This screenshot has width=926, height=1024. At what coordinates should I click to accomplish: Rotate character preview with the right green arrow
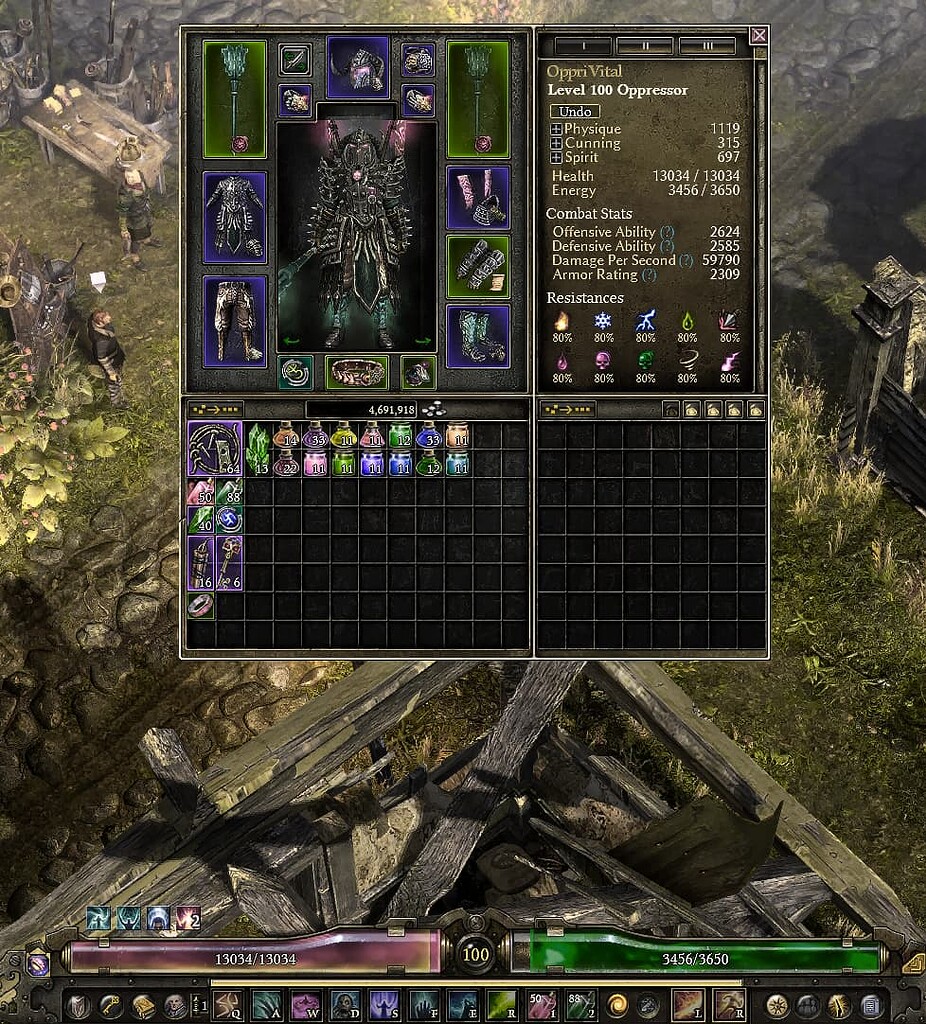click(x=422, y=341)
